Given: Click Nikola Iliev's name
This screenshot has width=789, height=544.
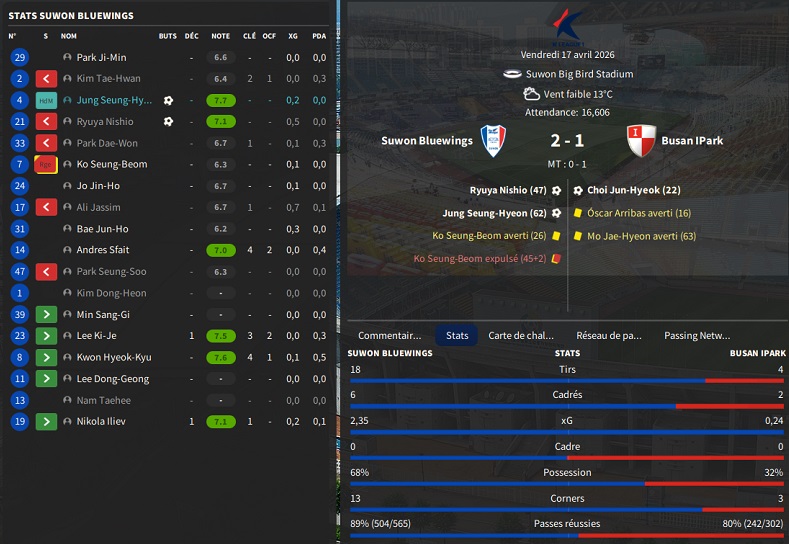Looking at the screenshot, I should click(102, 422).
